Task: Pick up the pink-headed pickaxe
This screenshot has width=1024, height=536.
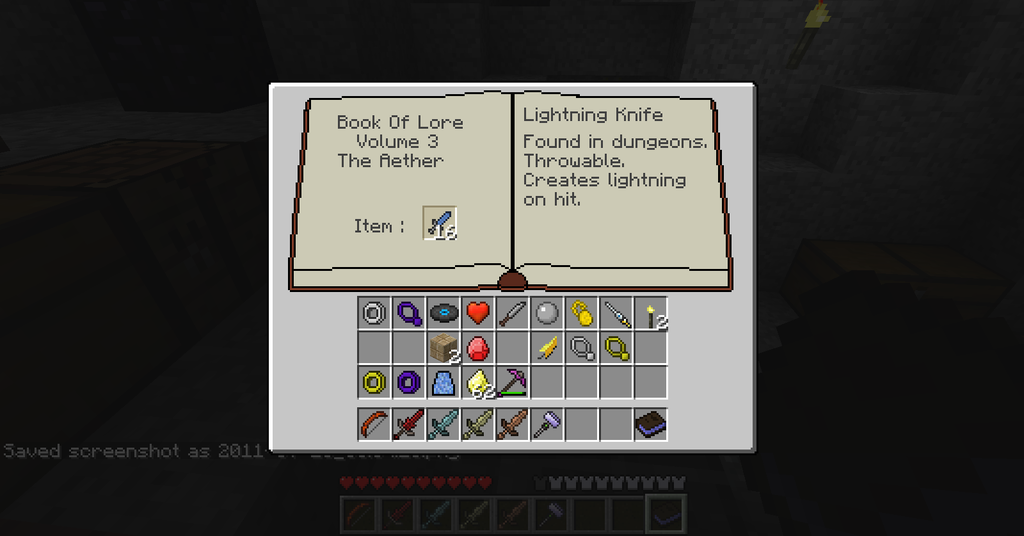Action: (x=512, y=382)
